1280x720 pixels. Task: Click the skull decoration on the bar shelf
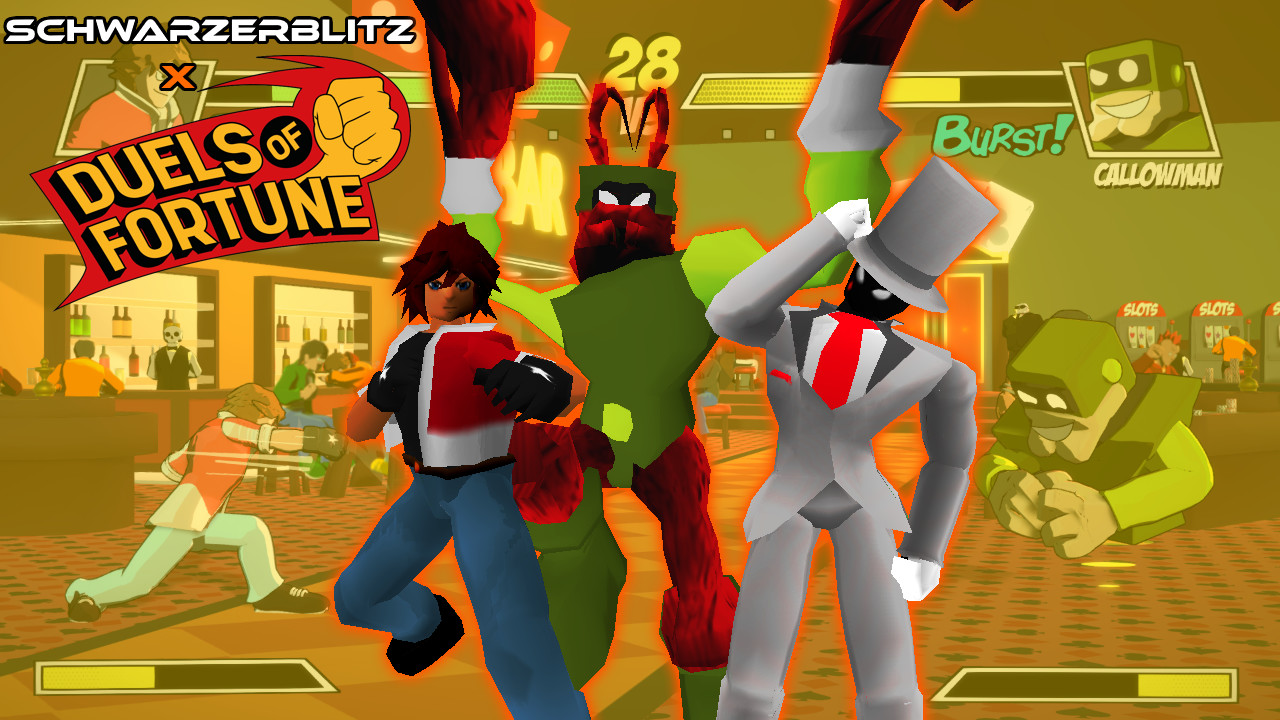click(172, 335)
